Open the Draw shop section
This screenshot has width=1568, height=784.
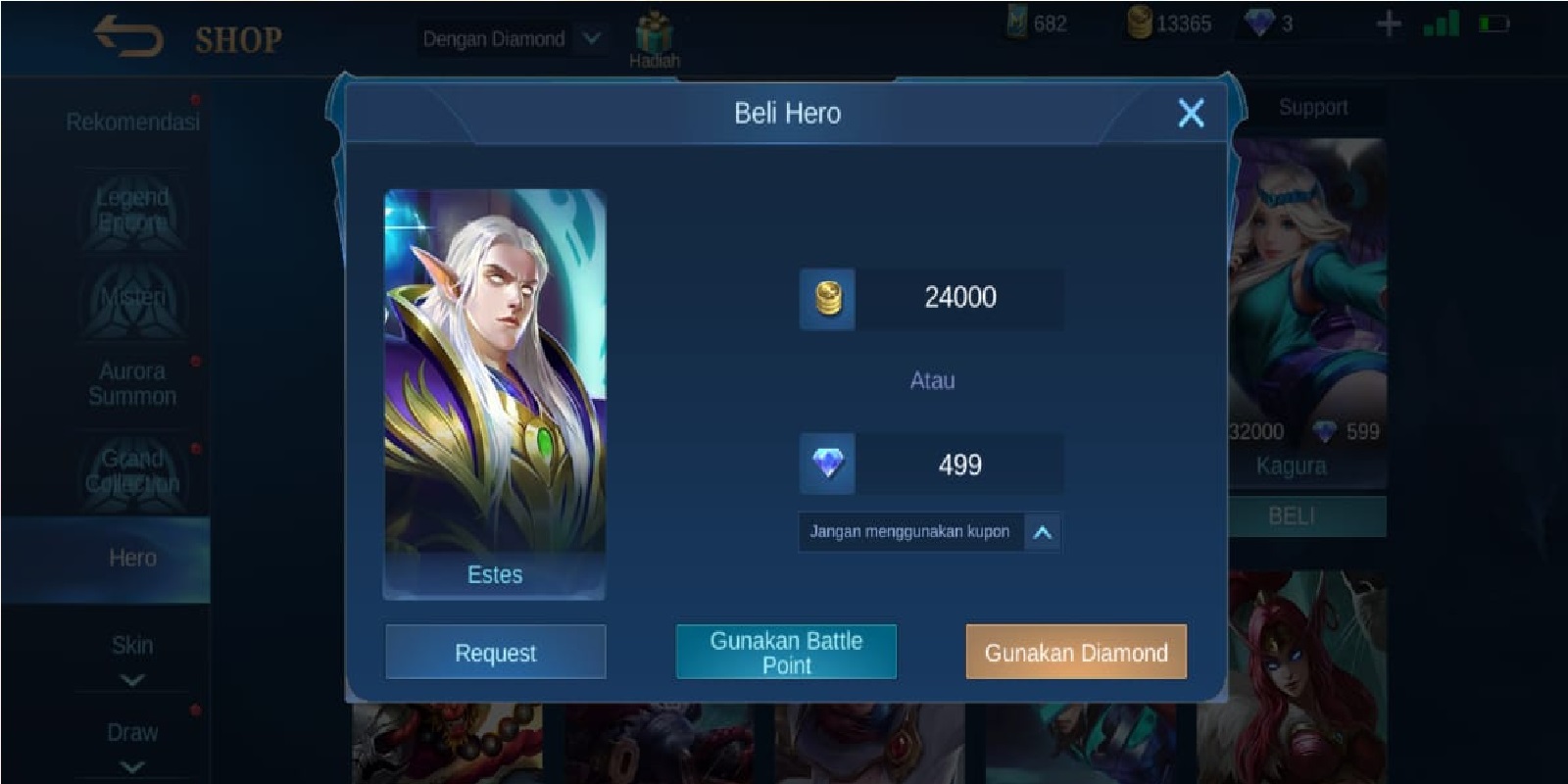[x=133, y=731]
